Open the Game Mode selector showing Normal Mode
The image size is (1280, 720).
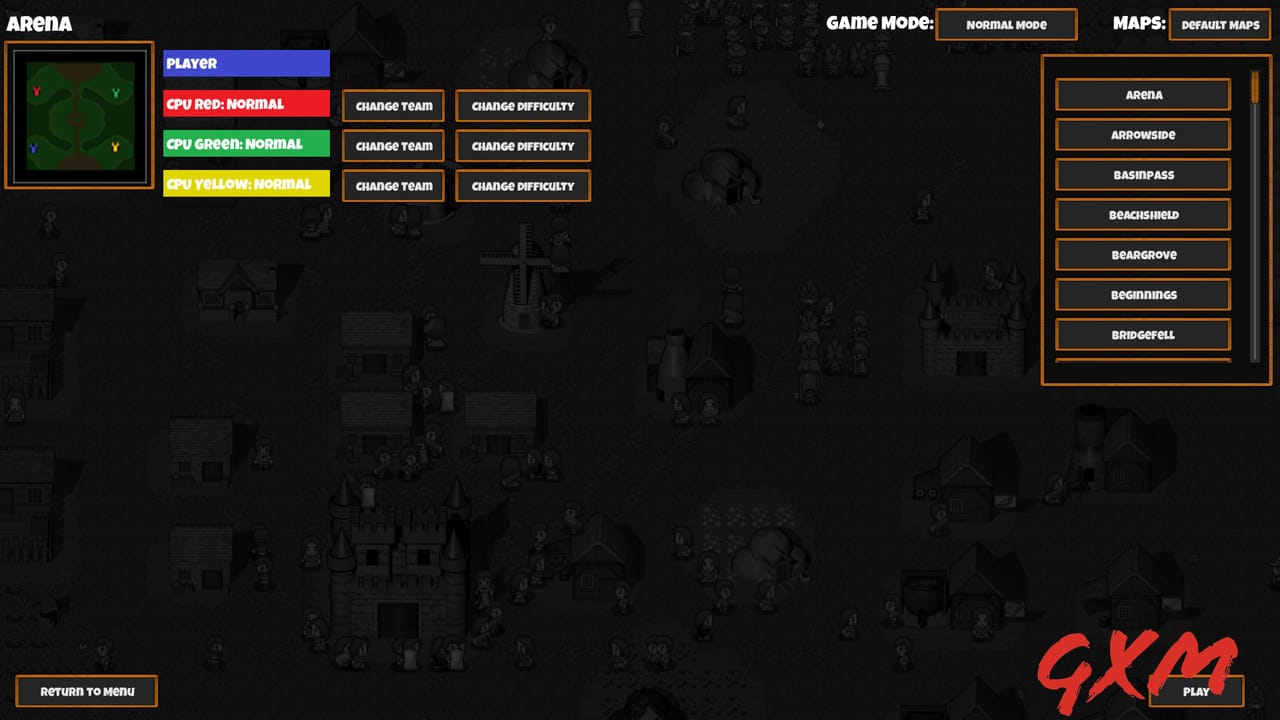[x=1006, y=24]
